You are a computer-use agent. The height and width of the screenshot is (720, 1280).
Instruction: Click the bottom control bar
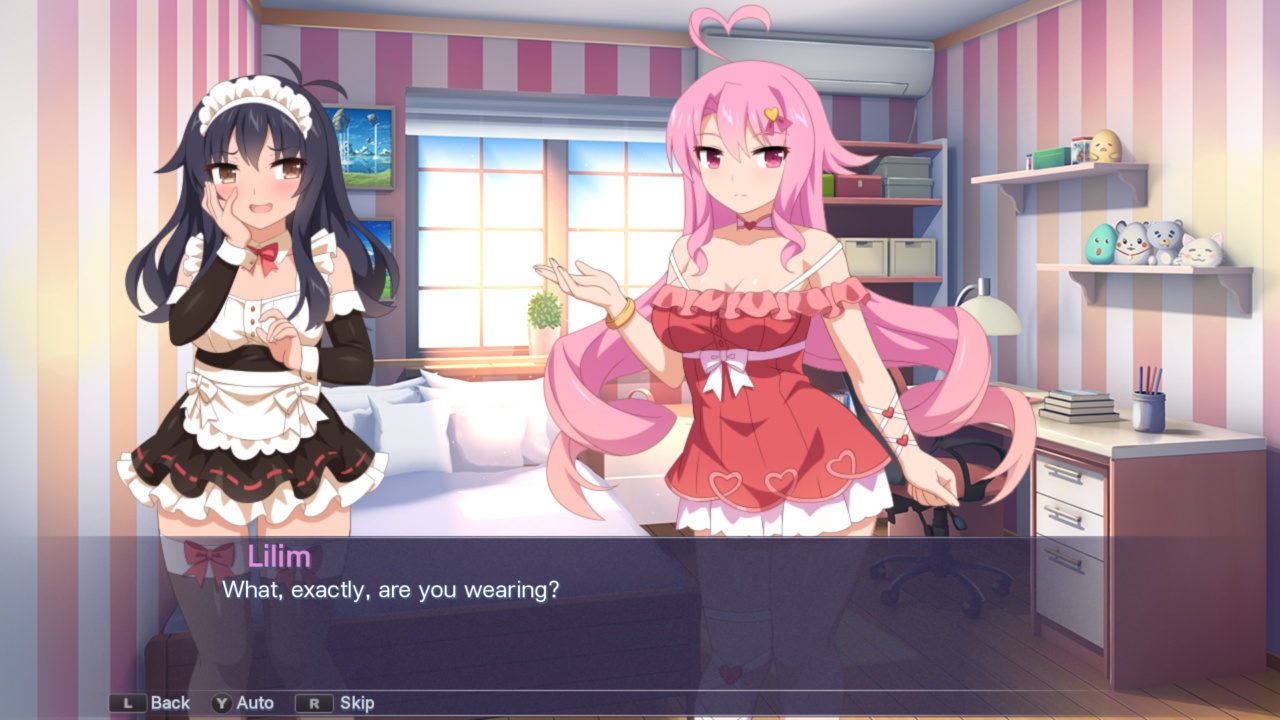[x=640, y=702]
